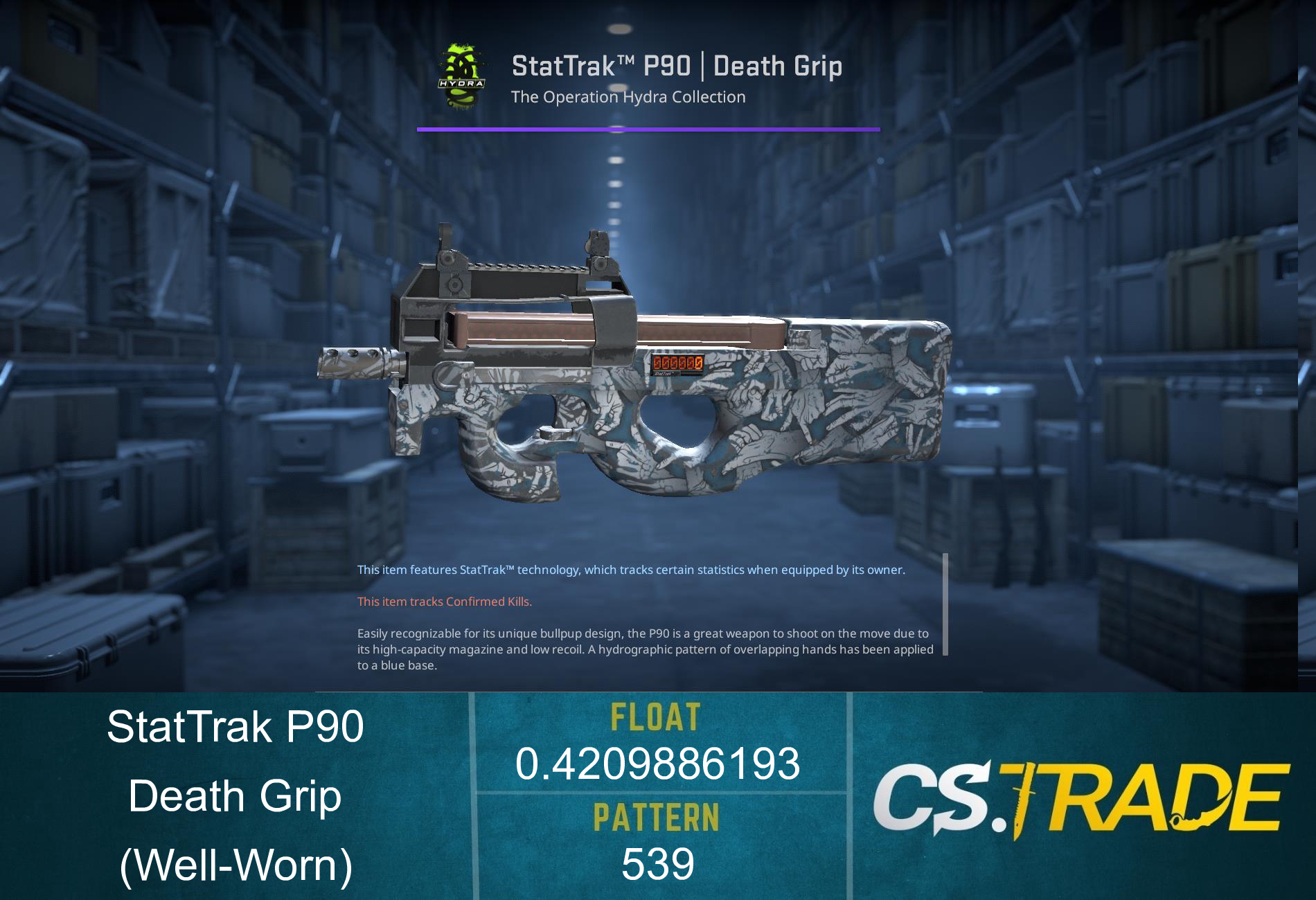
Task: Click the pattern number 539 value
Action: [657, 863]
